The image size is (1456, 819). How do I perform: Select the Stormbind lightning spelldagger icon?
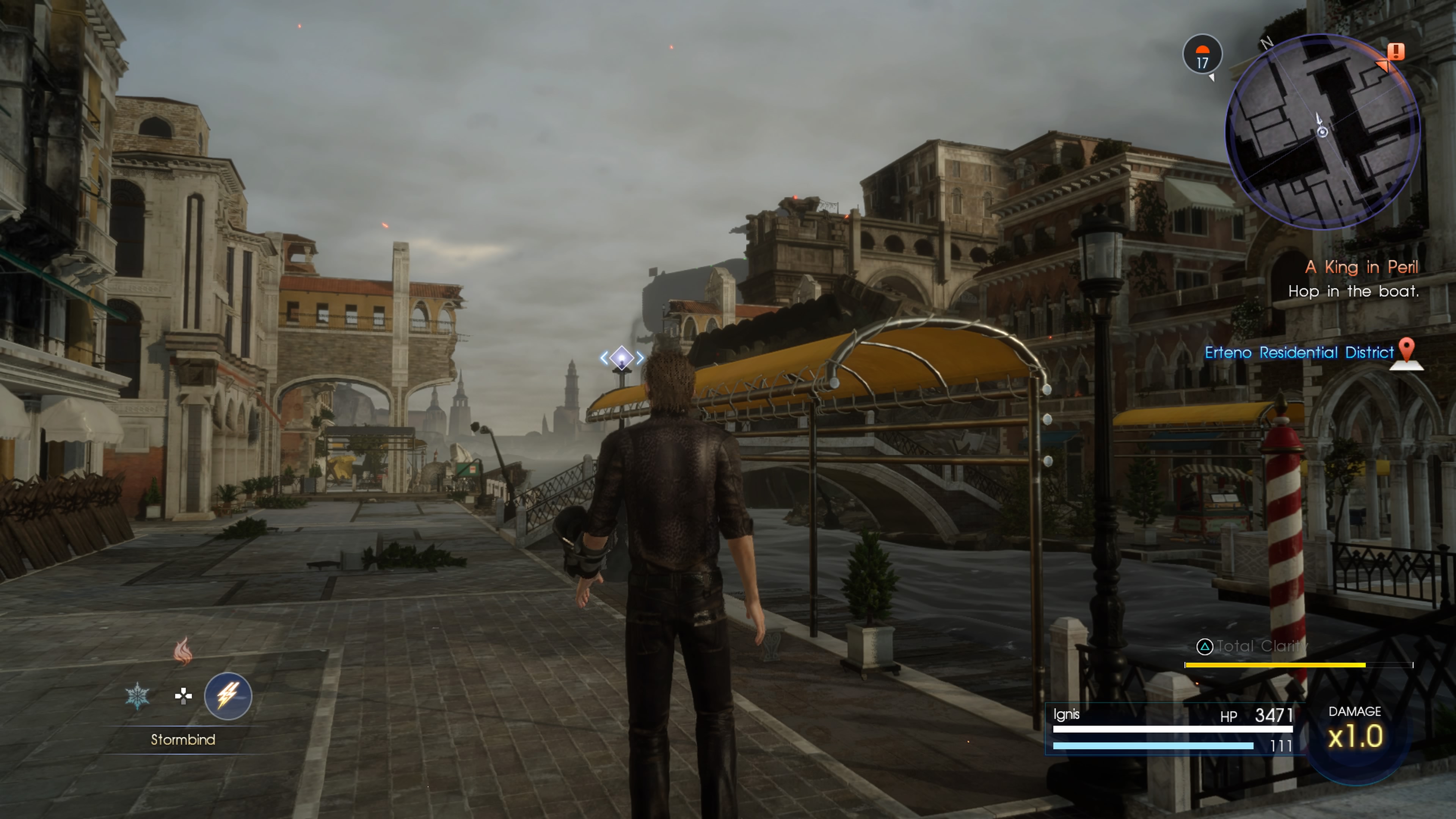click(228, 696)
